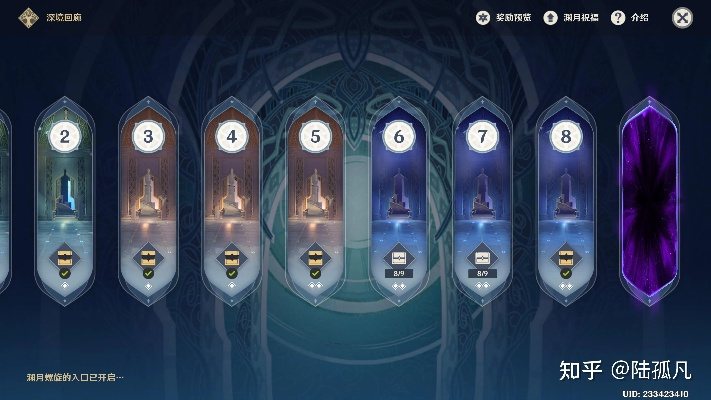This screenshot has height=400, width=711.
Task: Show the 渊月祝福 blessing details
Action: click(572, 18)
